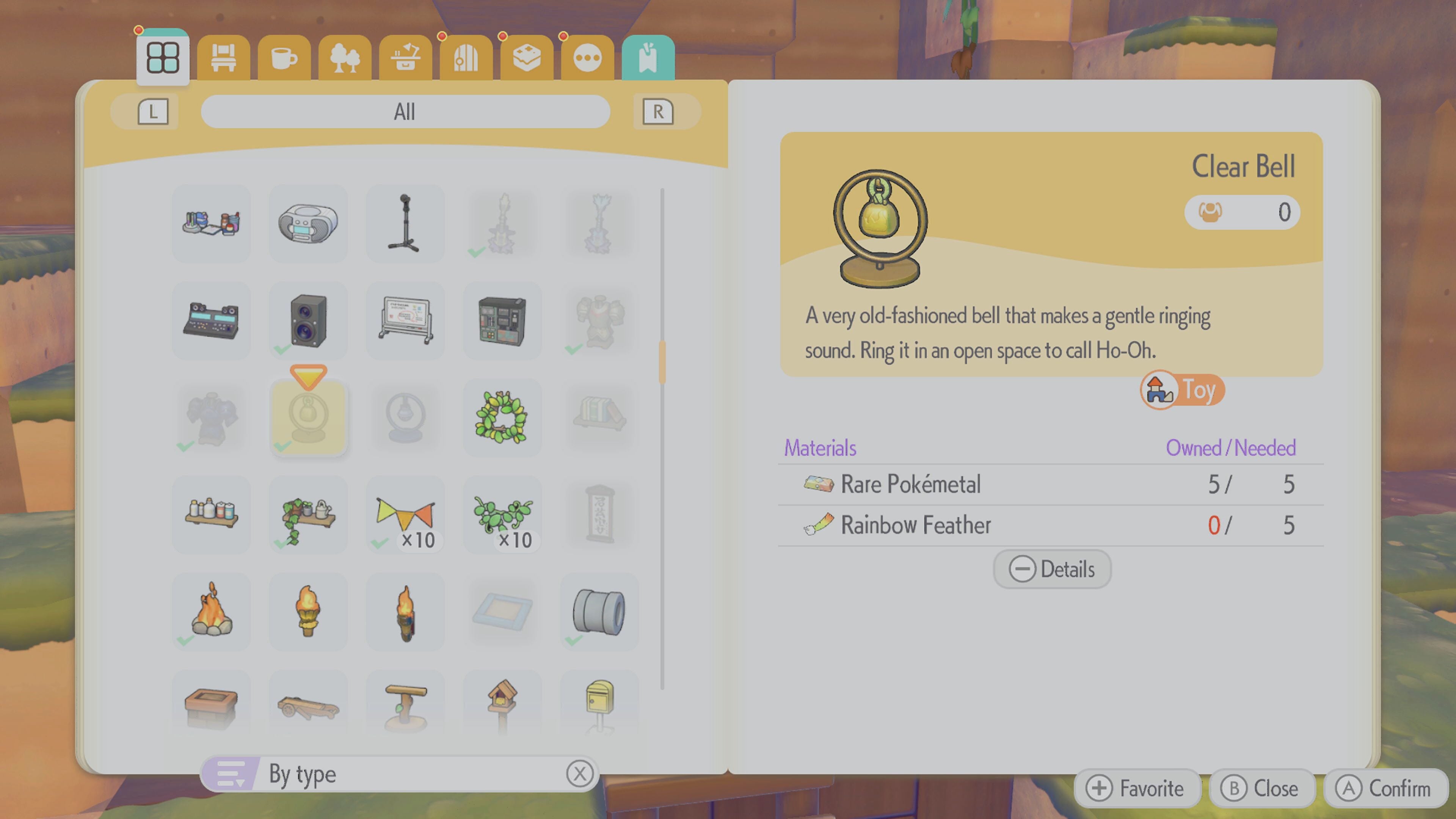Open the mug category tab
The height and width of the screenshot is (819, 1456).
click(284, 58)
